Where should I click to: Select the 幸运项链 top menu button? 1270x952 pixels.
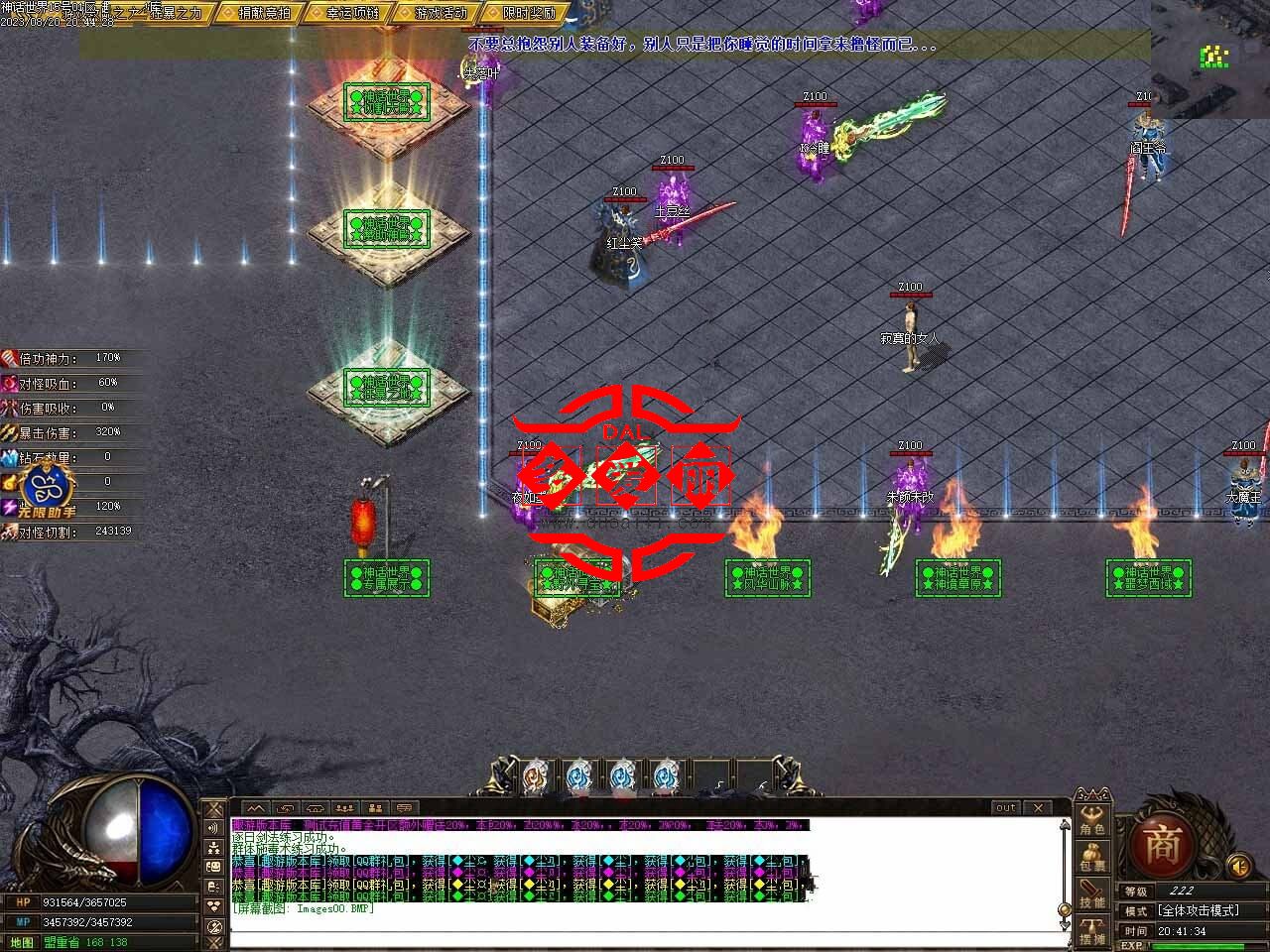click(x=345, y=14)
